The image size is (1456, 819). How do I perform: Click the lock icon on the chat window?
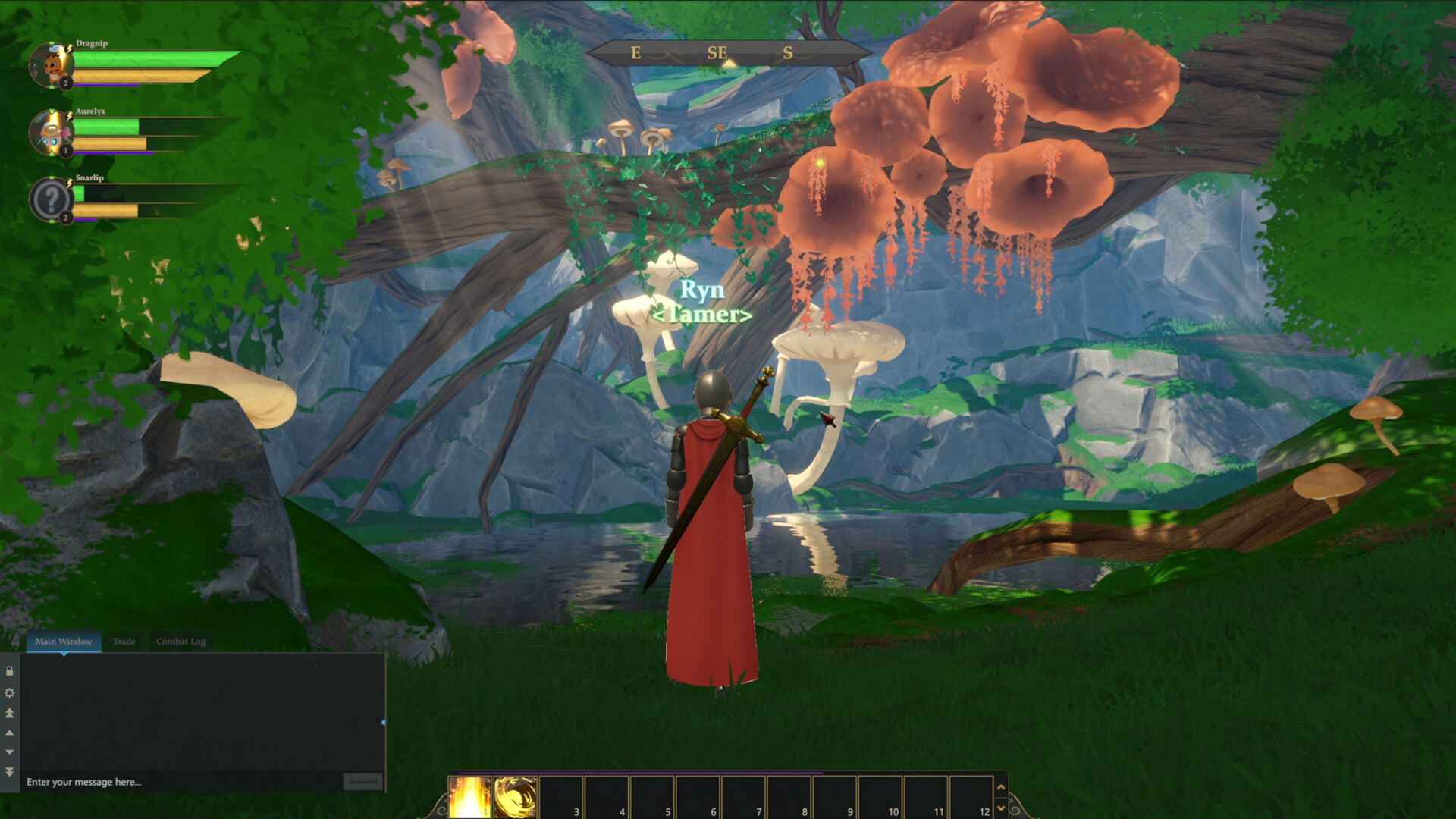click(10, 672)
